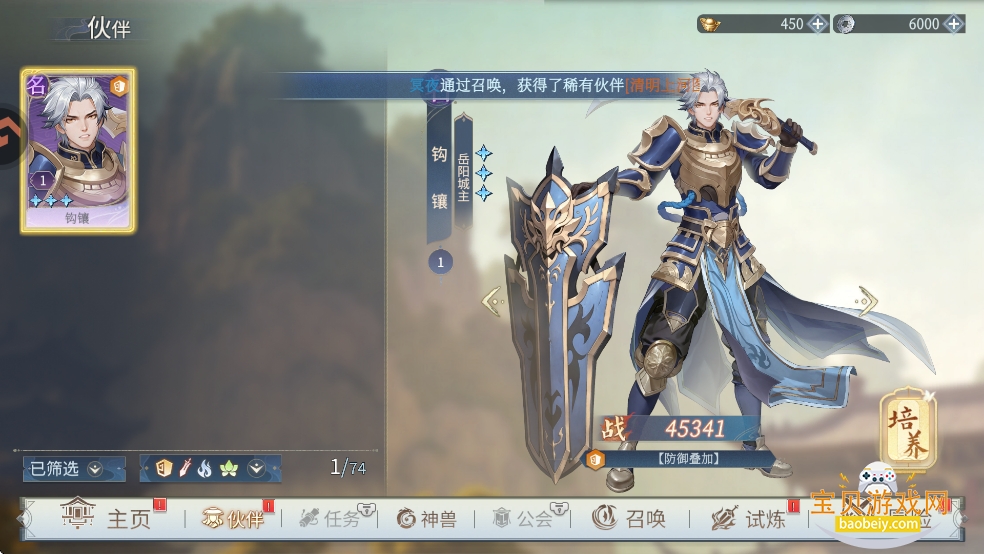Add gold ingots with the plus button
Screen dimensions: 984x554
pos(818,24)
